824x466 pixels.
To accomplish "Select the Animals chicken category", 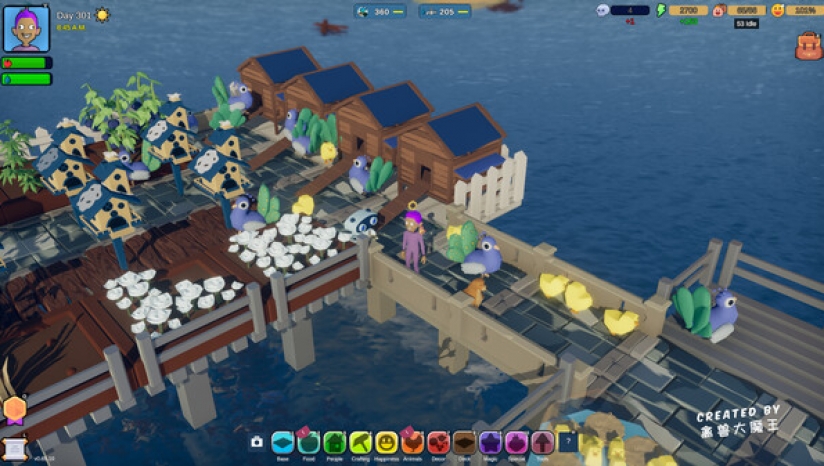I will coord(412,442).
